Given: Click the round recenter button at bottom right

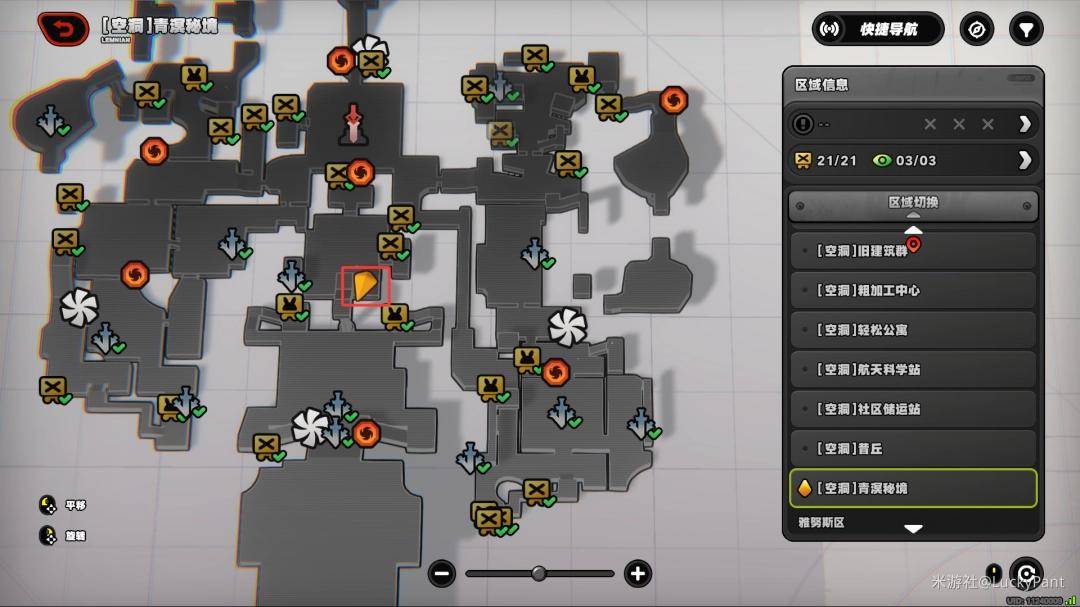Looking at the screenshot, I should (x=1026, y=573).
